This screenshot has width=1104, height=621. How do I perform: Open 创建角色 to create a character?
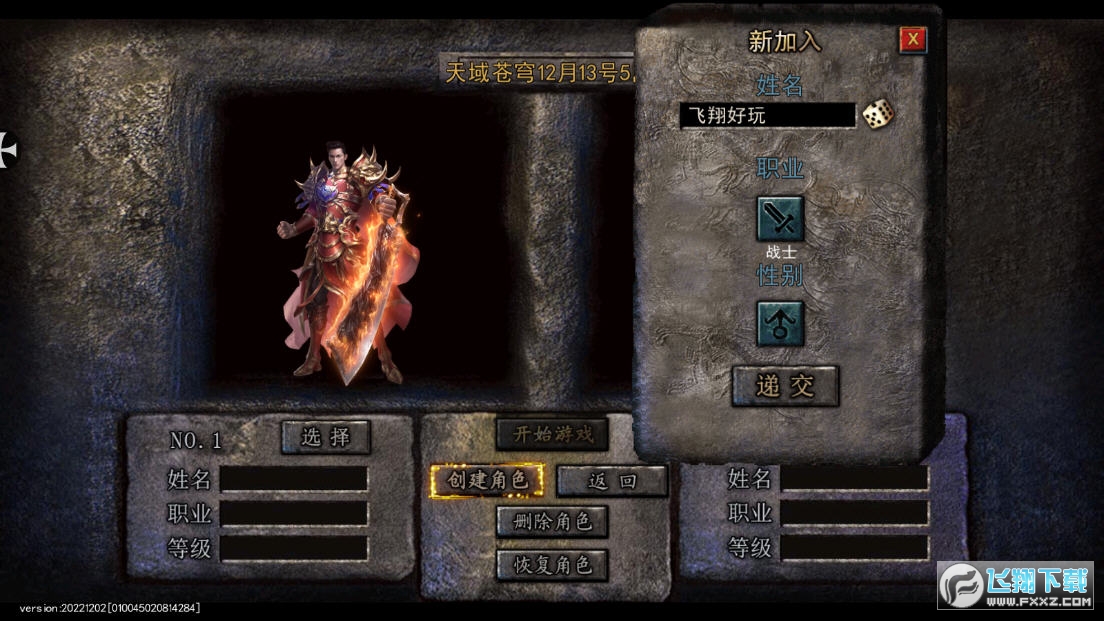pos(487,480)
